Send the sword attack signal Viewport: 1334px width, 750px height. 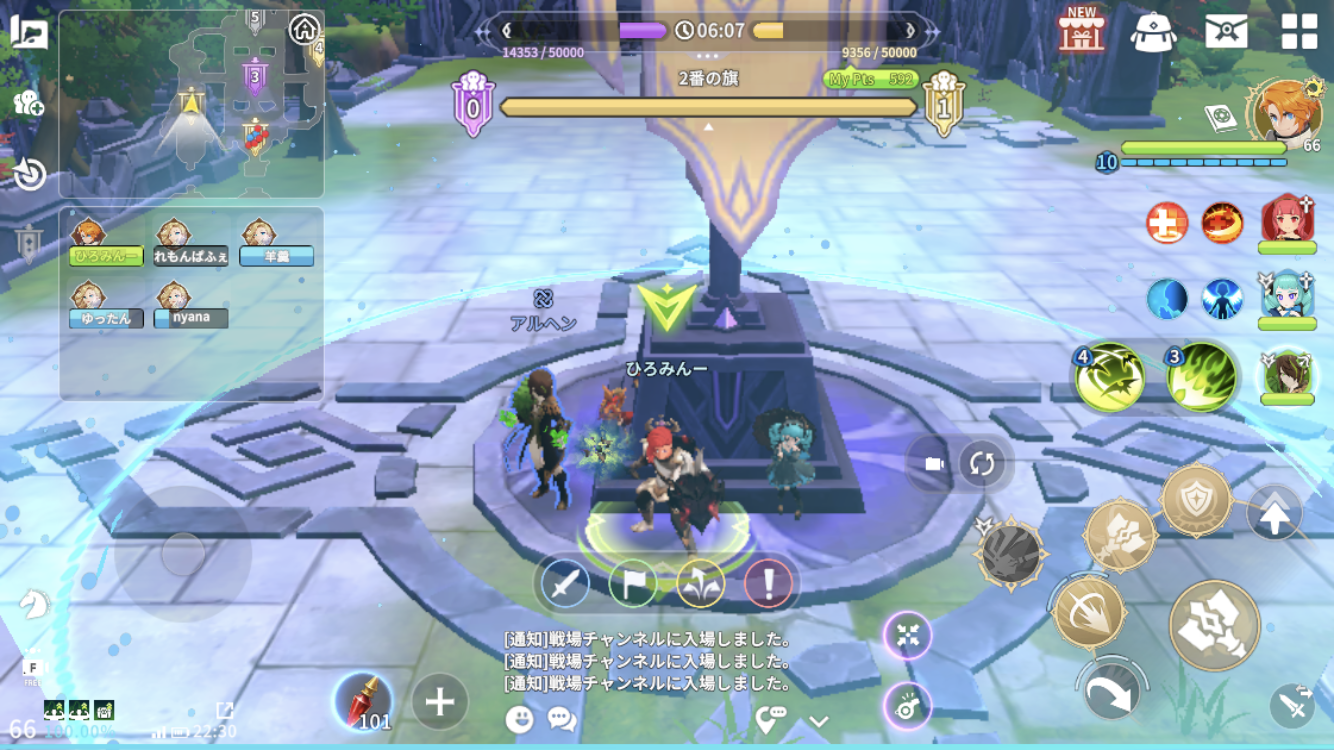pos(565,583)
